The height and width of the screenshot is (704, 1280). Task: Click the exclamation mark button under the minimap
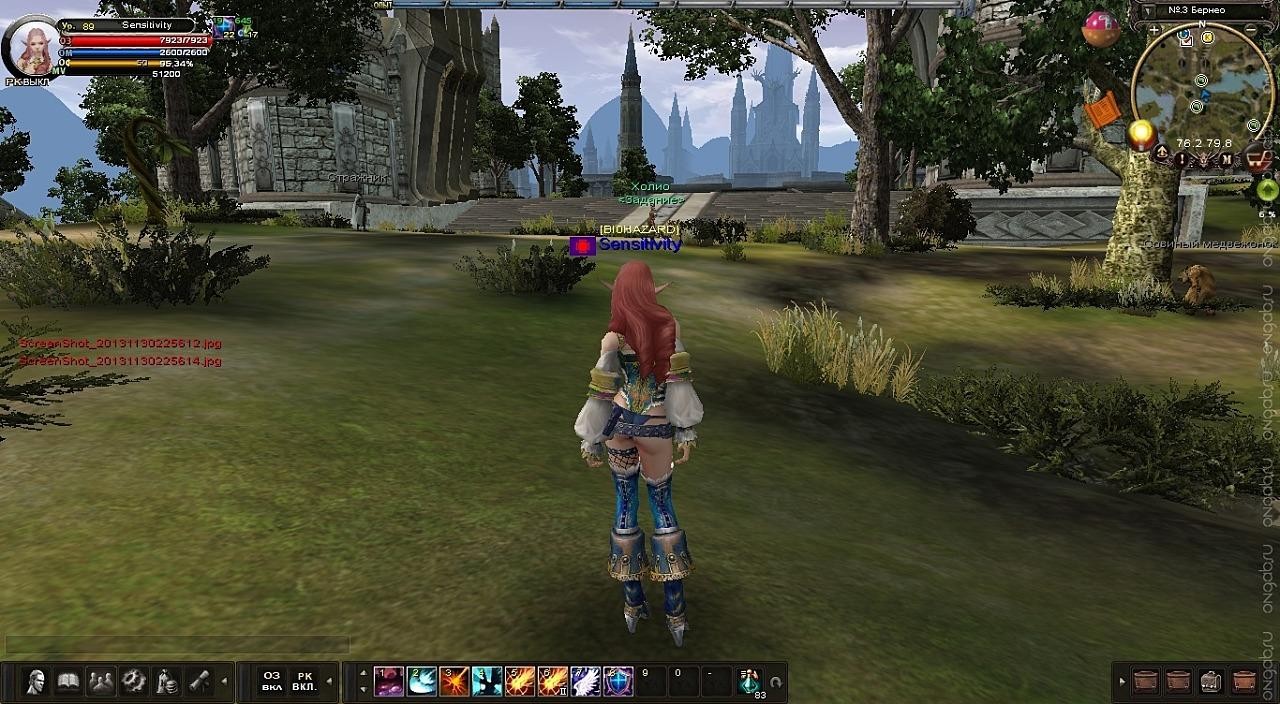(1181, 157)
